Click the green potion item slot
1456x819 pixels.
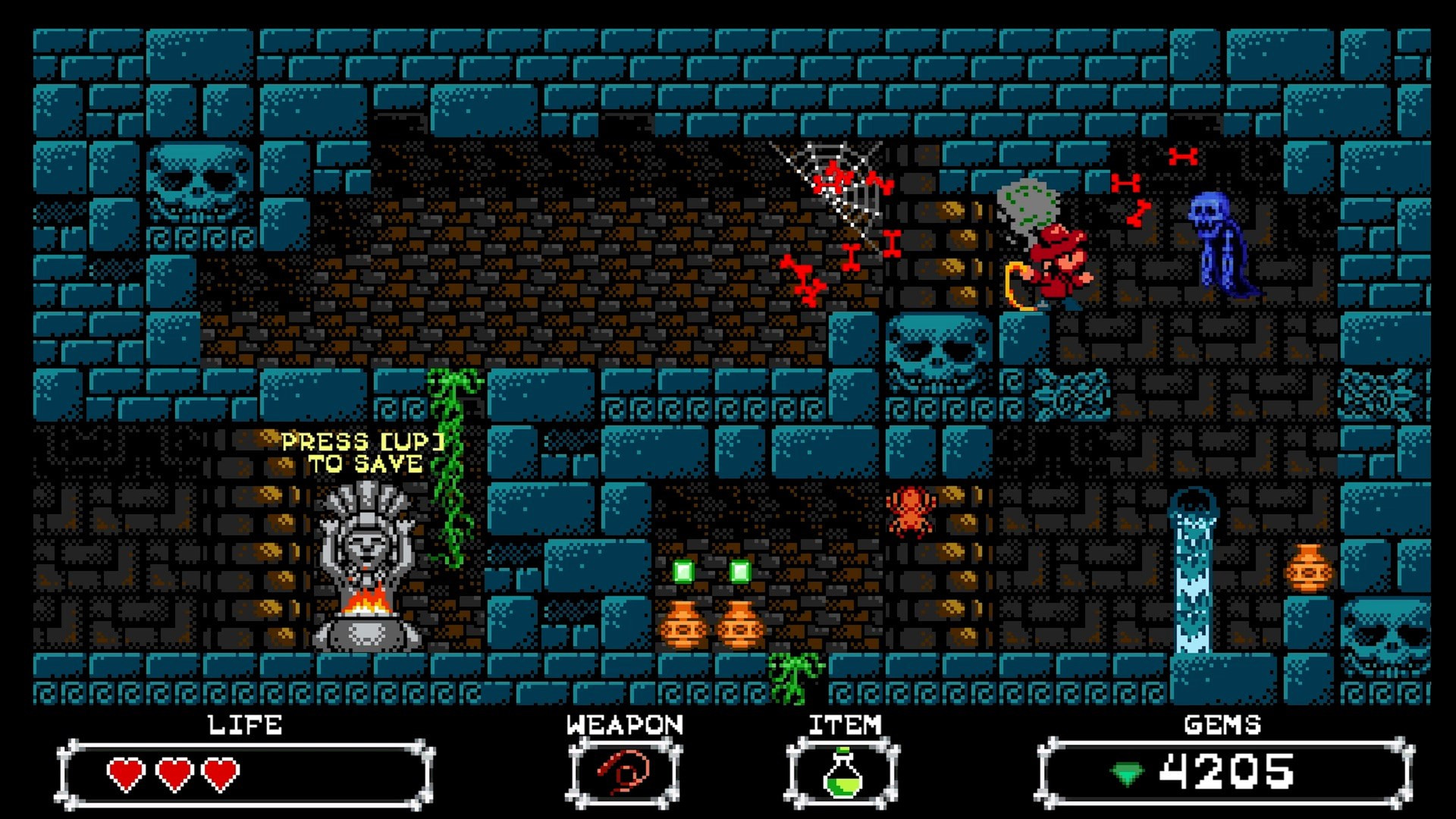coord(843,773)
